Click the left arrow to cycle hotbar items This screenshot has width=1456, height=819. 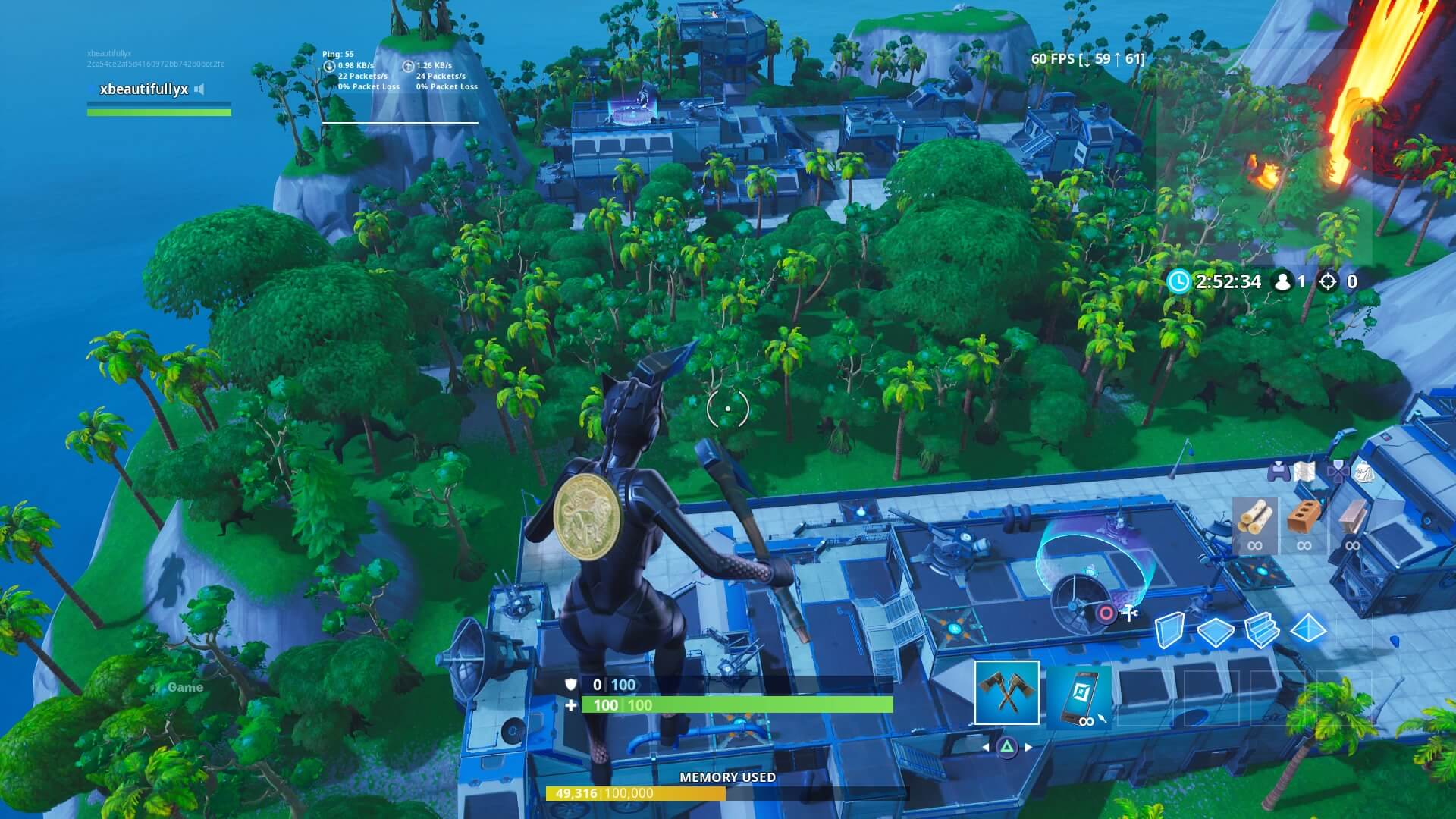pyautogui.click(x=987, y=746)
